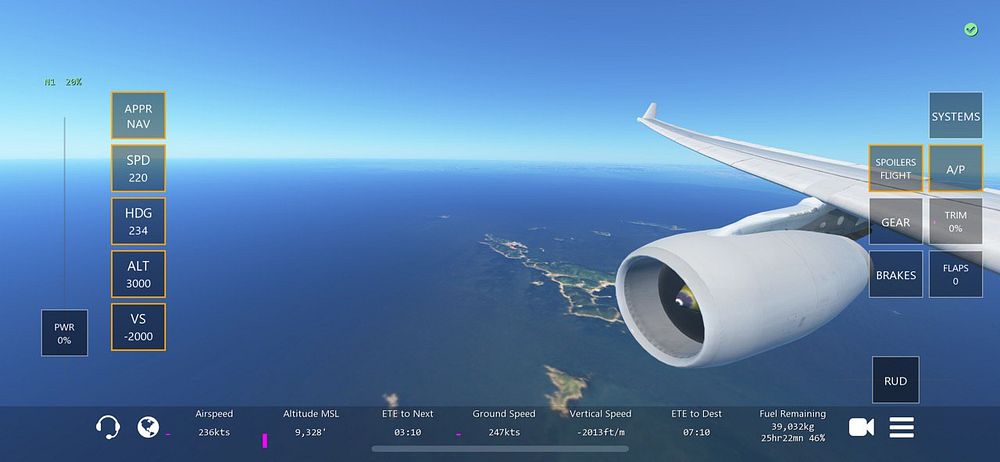Screen dimensions: 1000x462
Task: Activate the BRAKES button
Action: point(895,274)
